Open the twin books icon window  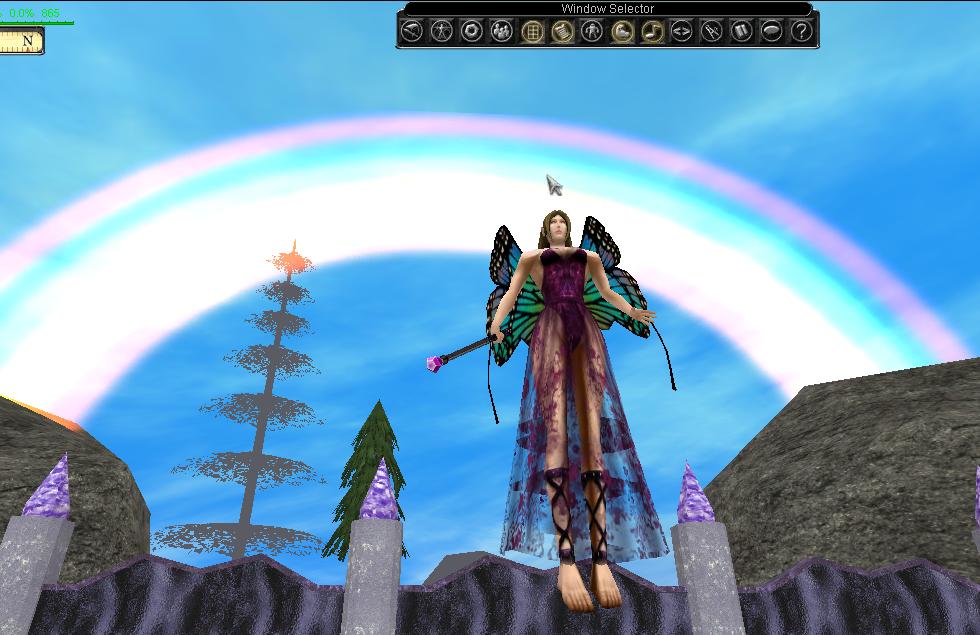(741, 32)
